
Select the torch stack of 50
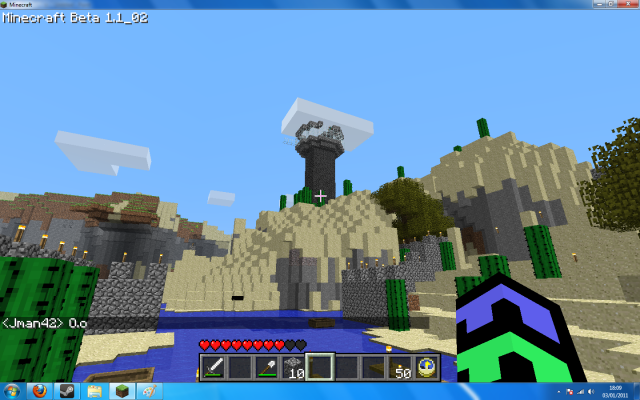coord(400,367)
